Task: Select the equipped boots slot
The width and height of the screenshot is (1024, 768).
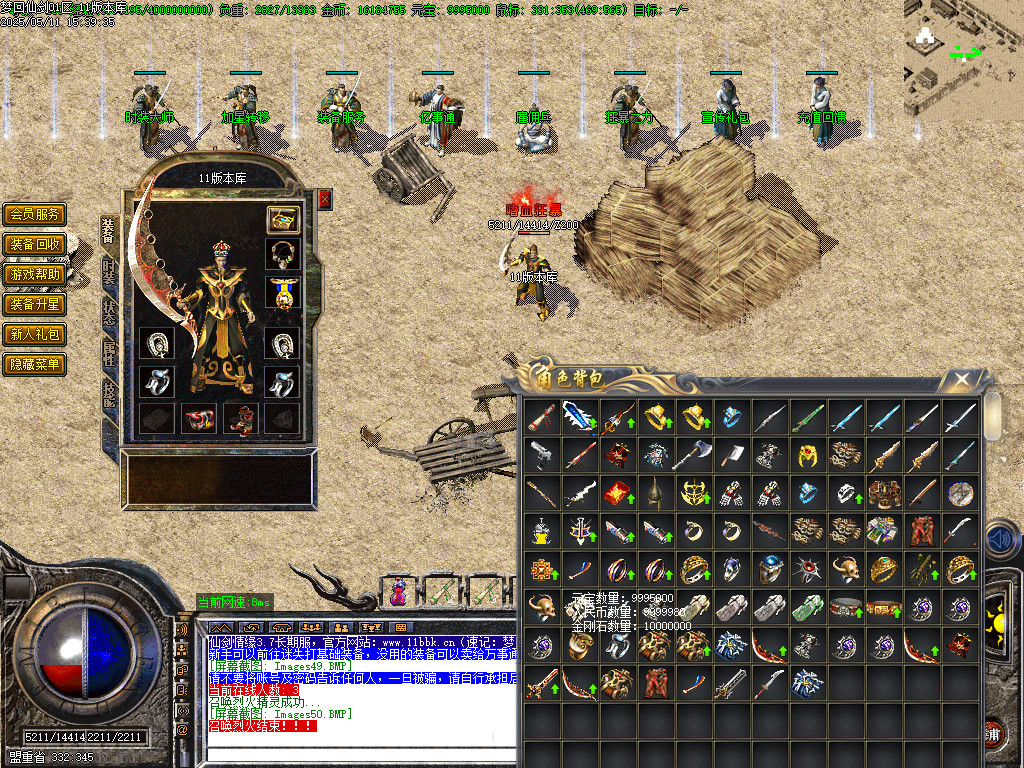Action: pos(240,418)
